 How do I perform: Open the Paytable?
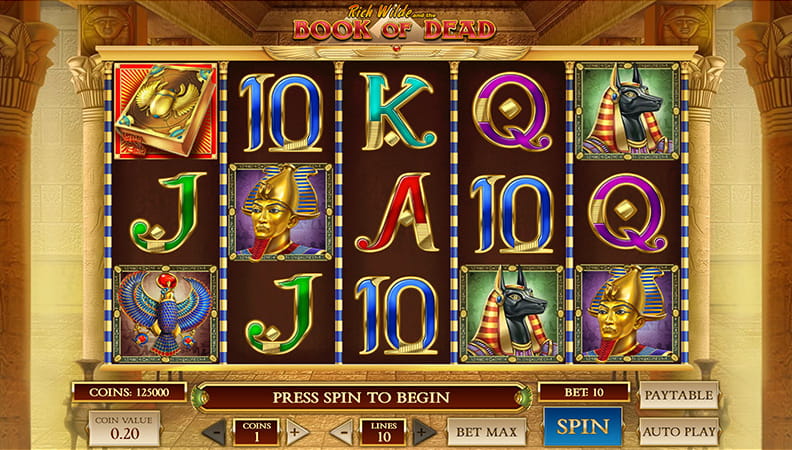[679, 395]
